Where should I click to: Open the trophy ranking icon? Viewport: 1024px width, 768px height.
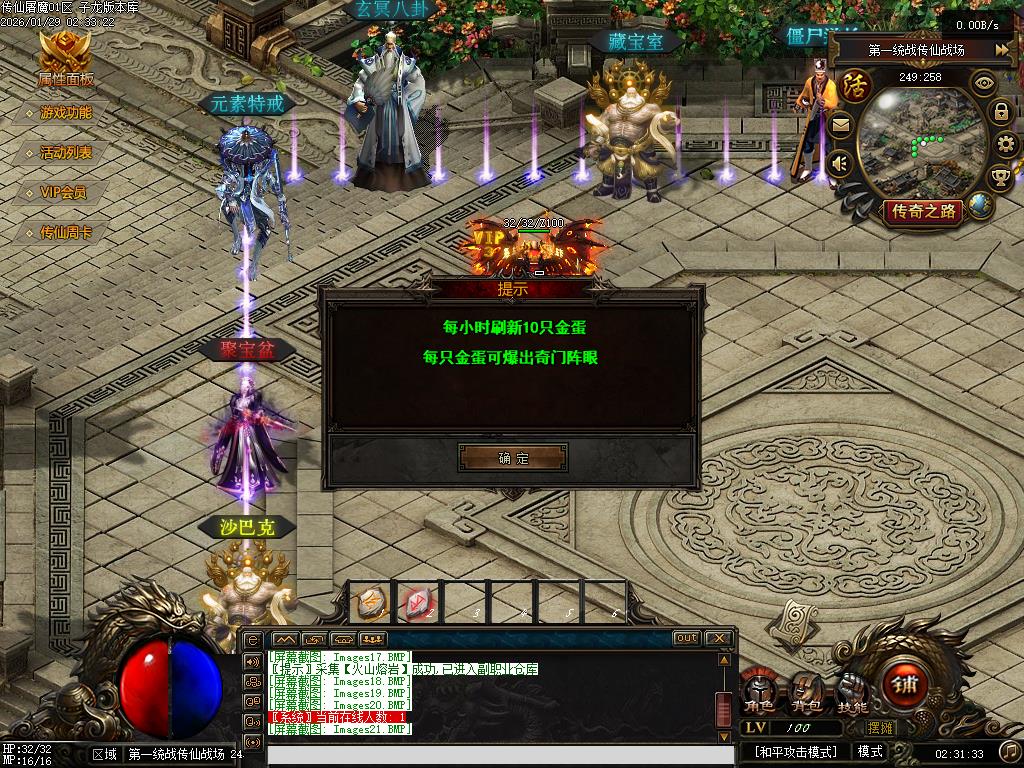[x=1000, y=178]
